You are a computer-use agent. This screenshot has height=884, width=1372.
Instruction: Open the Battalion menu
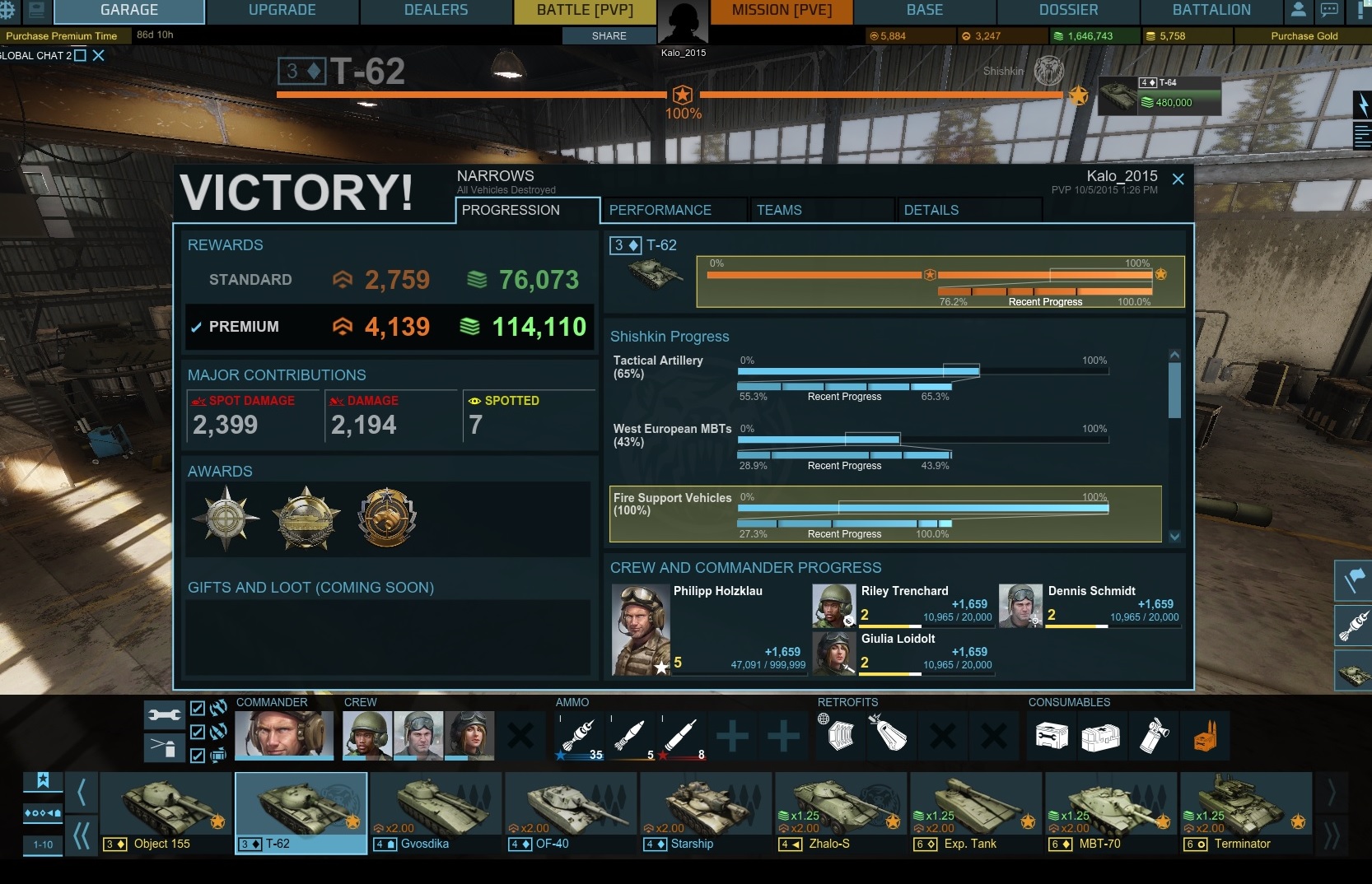pyautogui.click(x=1211, y=11)
